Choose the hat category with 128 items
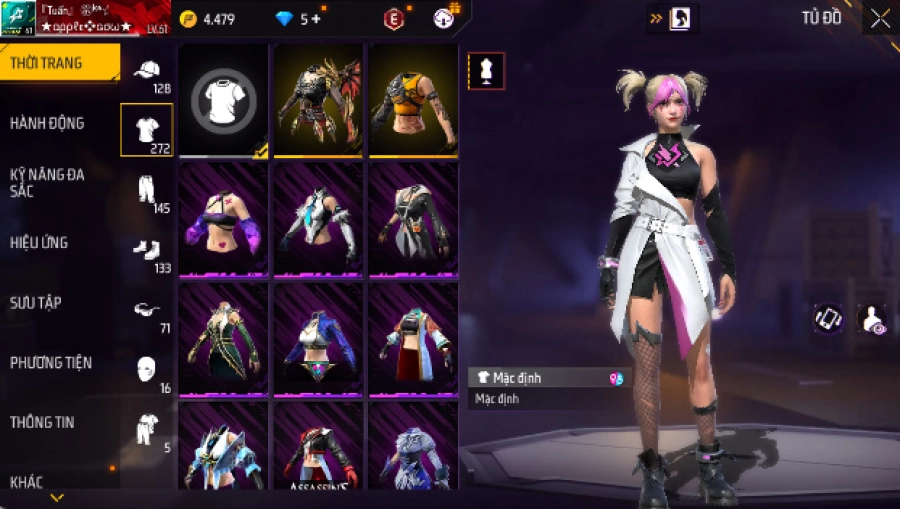900x509 pixels. pyautogui.click(x=147, y=73)
